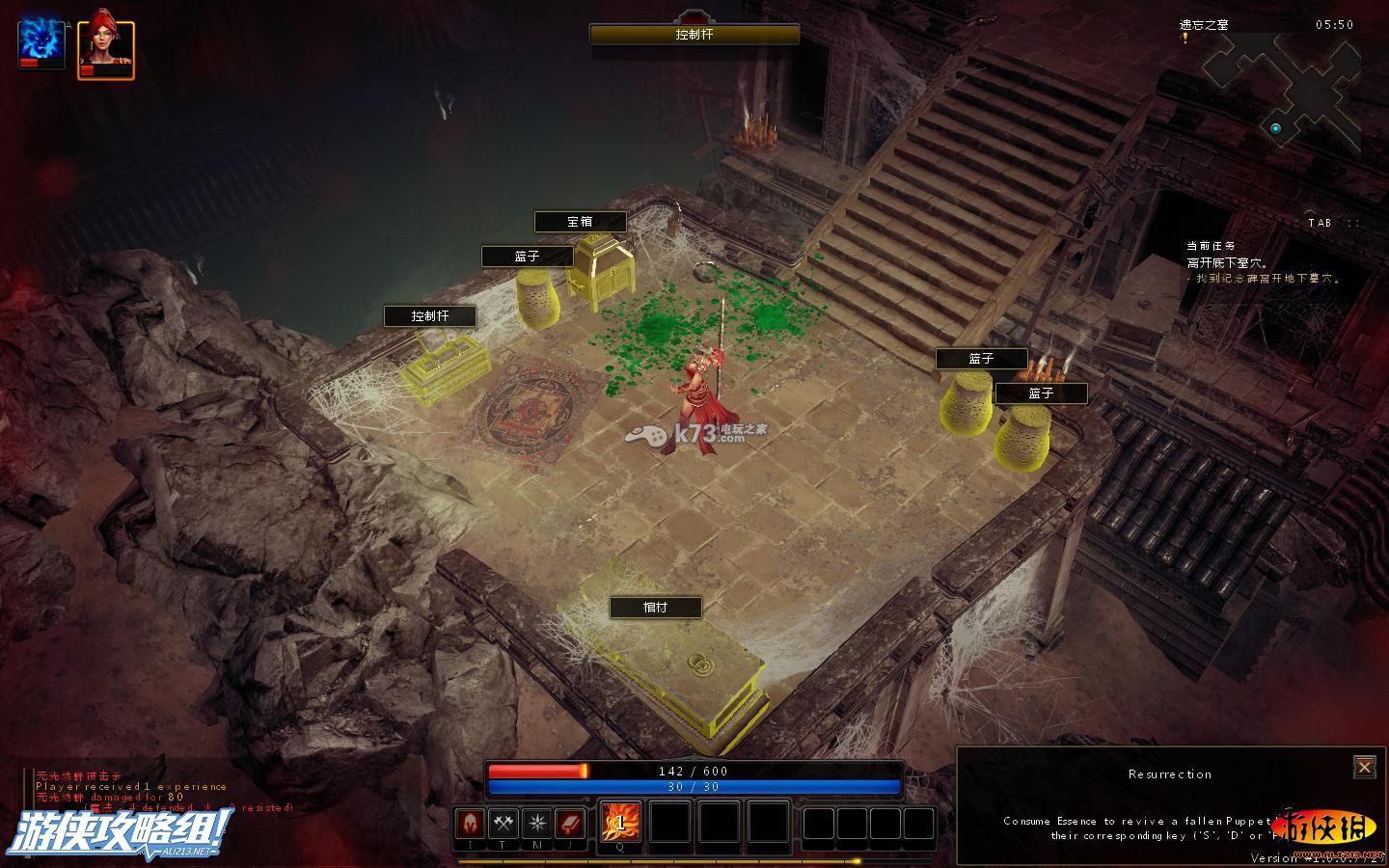Click the yellow exclamation quest marker

pos(1185,38)
